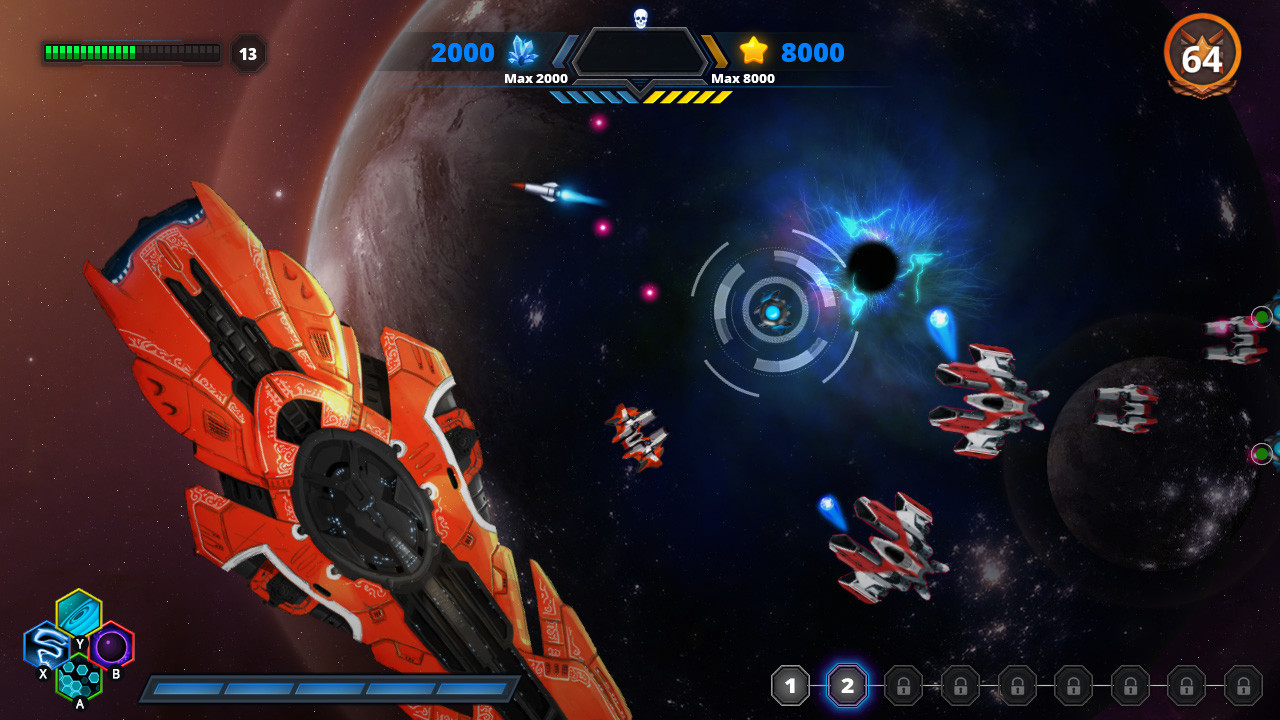Toggle the first locked weapon slot
The image size is (1280, 720).
[x=903, y=686]
